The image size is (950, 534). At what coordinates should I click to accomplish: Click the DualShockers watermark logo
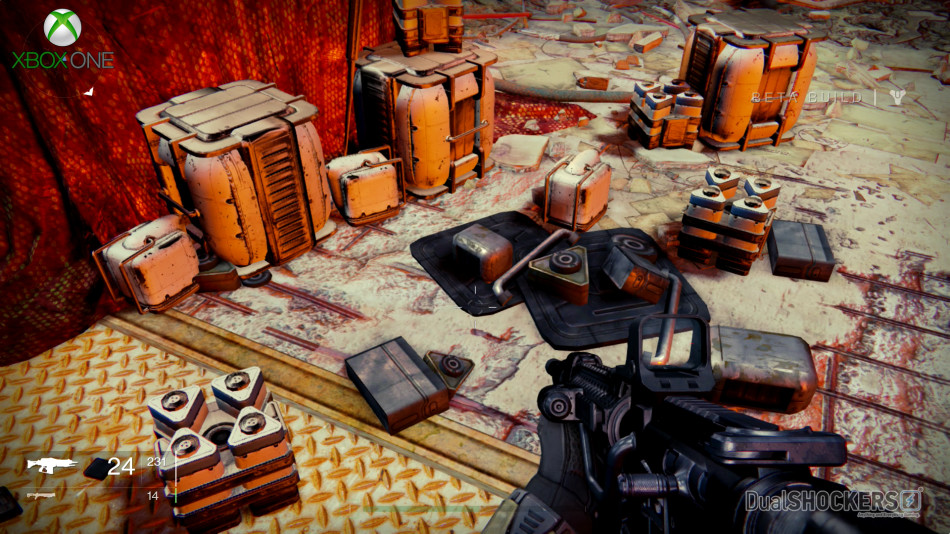coord(833,501)
